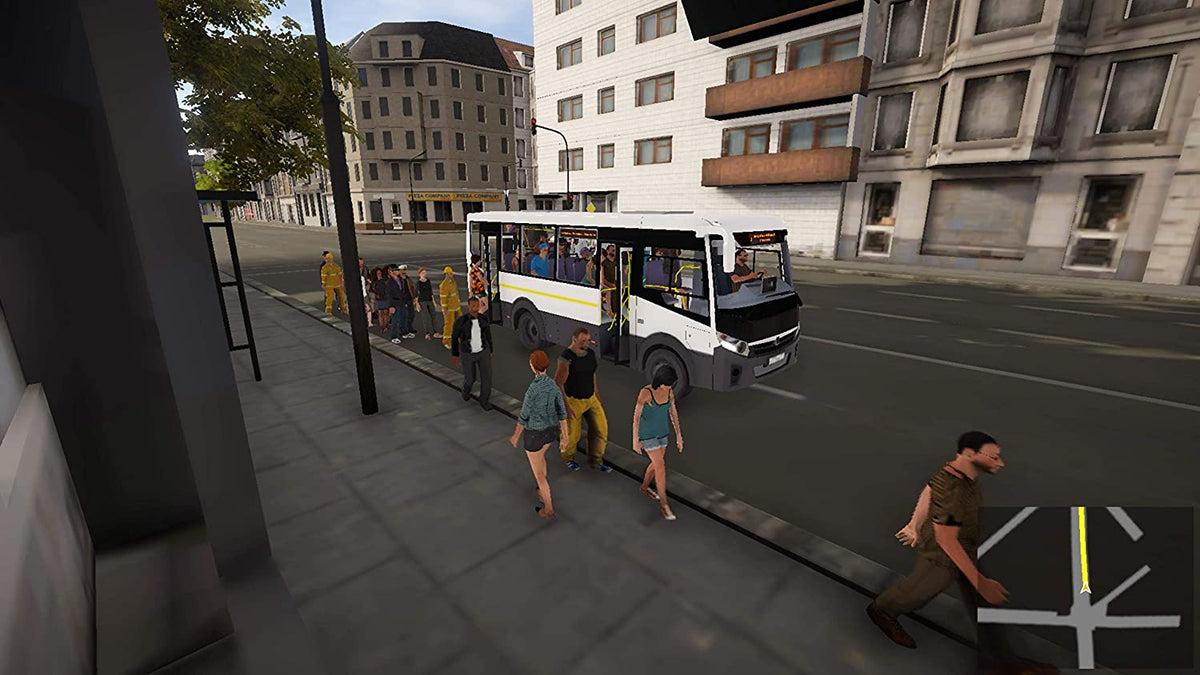This screenshot has width=1200, height=675.
Task: Open the route minimap
Action: tap(1085, 588)
